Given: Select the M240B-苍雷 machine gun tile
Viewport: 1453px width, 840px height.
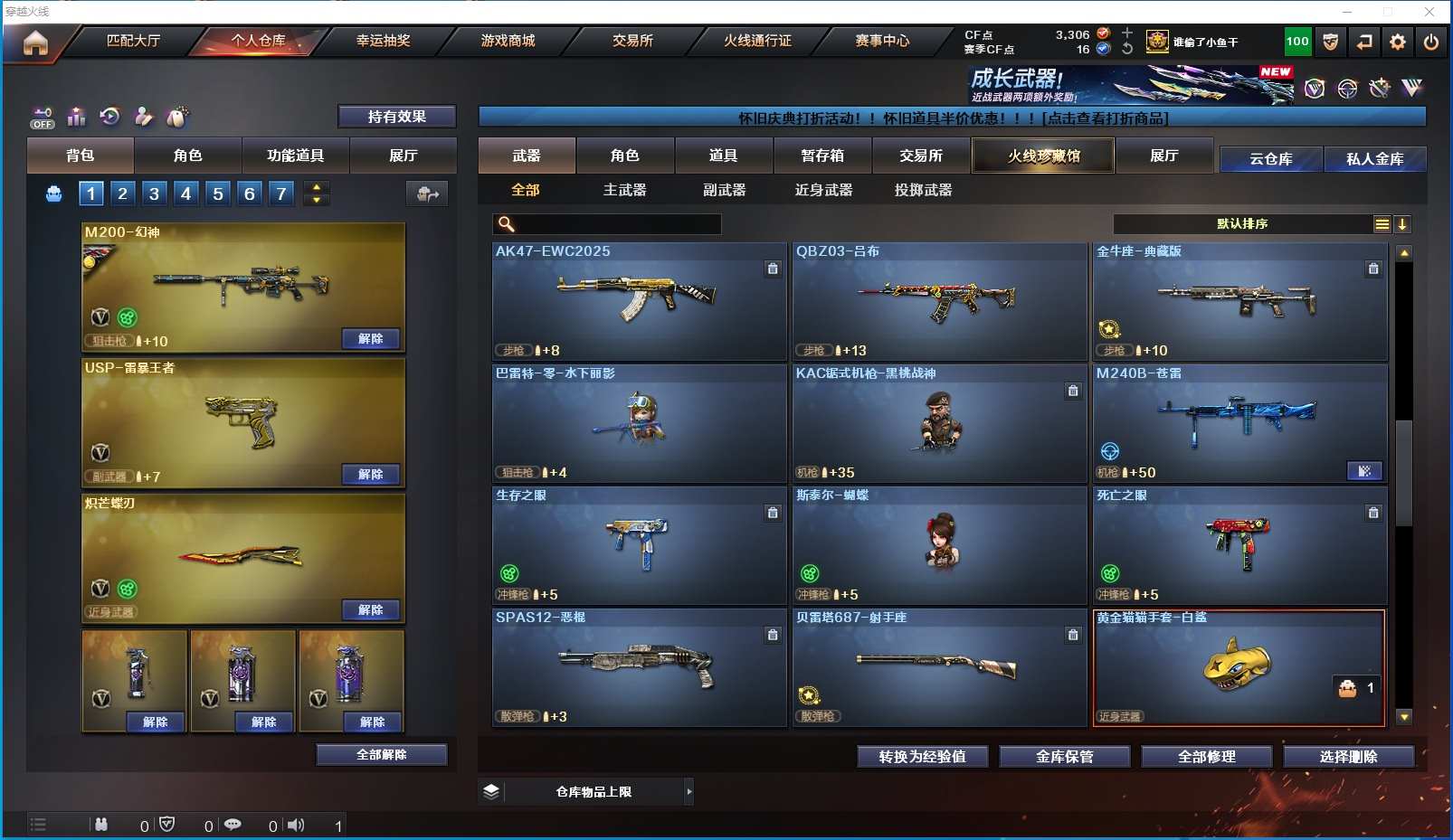Looking at the screenshot, I should 1239,423.
